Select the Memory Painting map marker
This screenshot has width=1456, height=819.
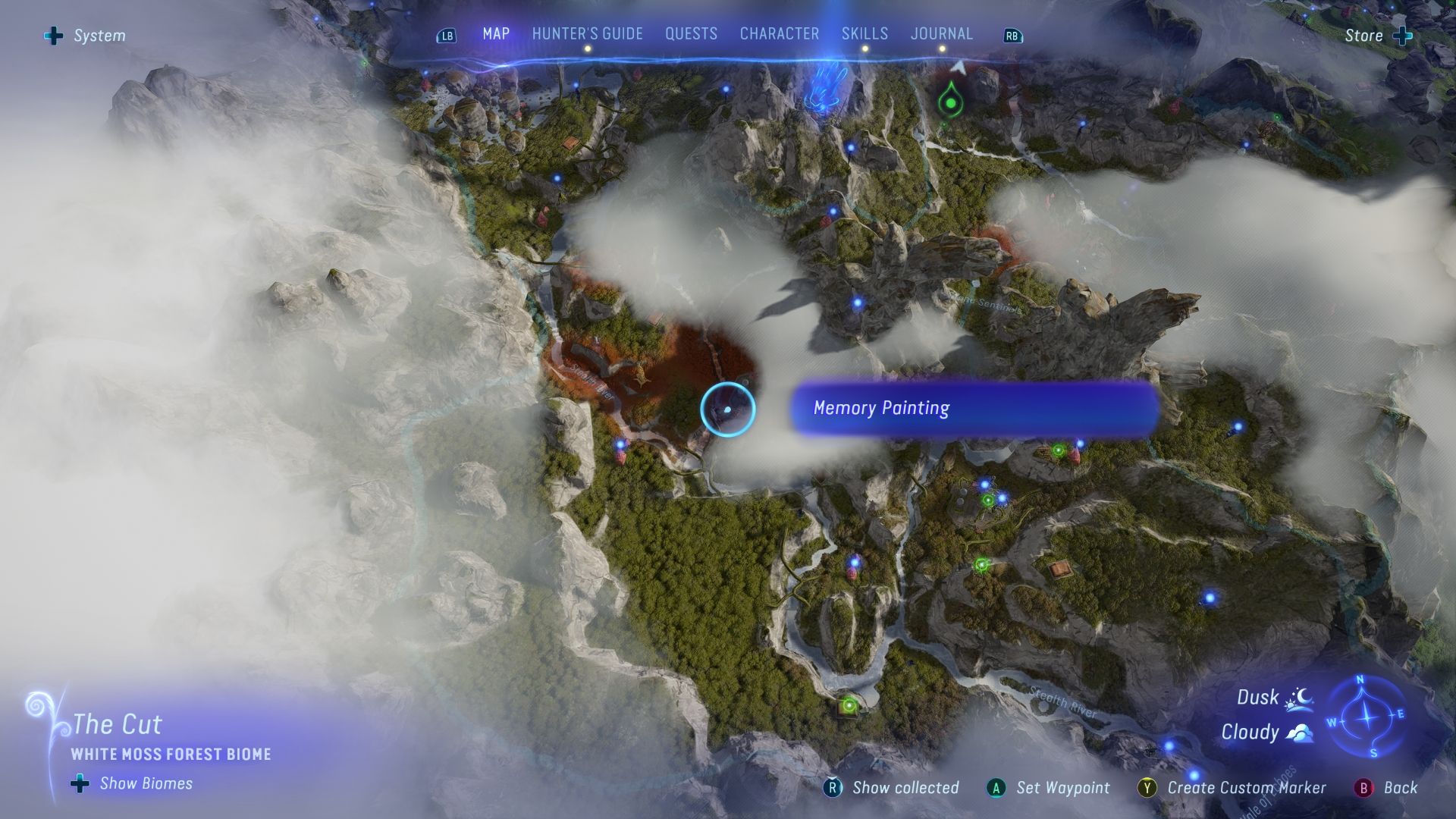click(x=728, y=409)
